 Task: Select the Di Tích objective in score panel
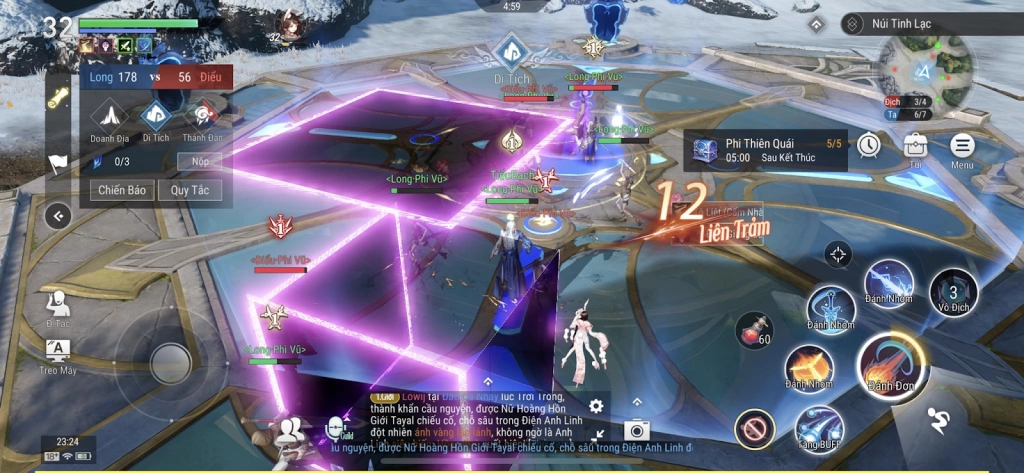click(x=156, y=117)
